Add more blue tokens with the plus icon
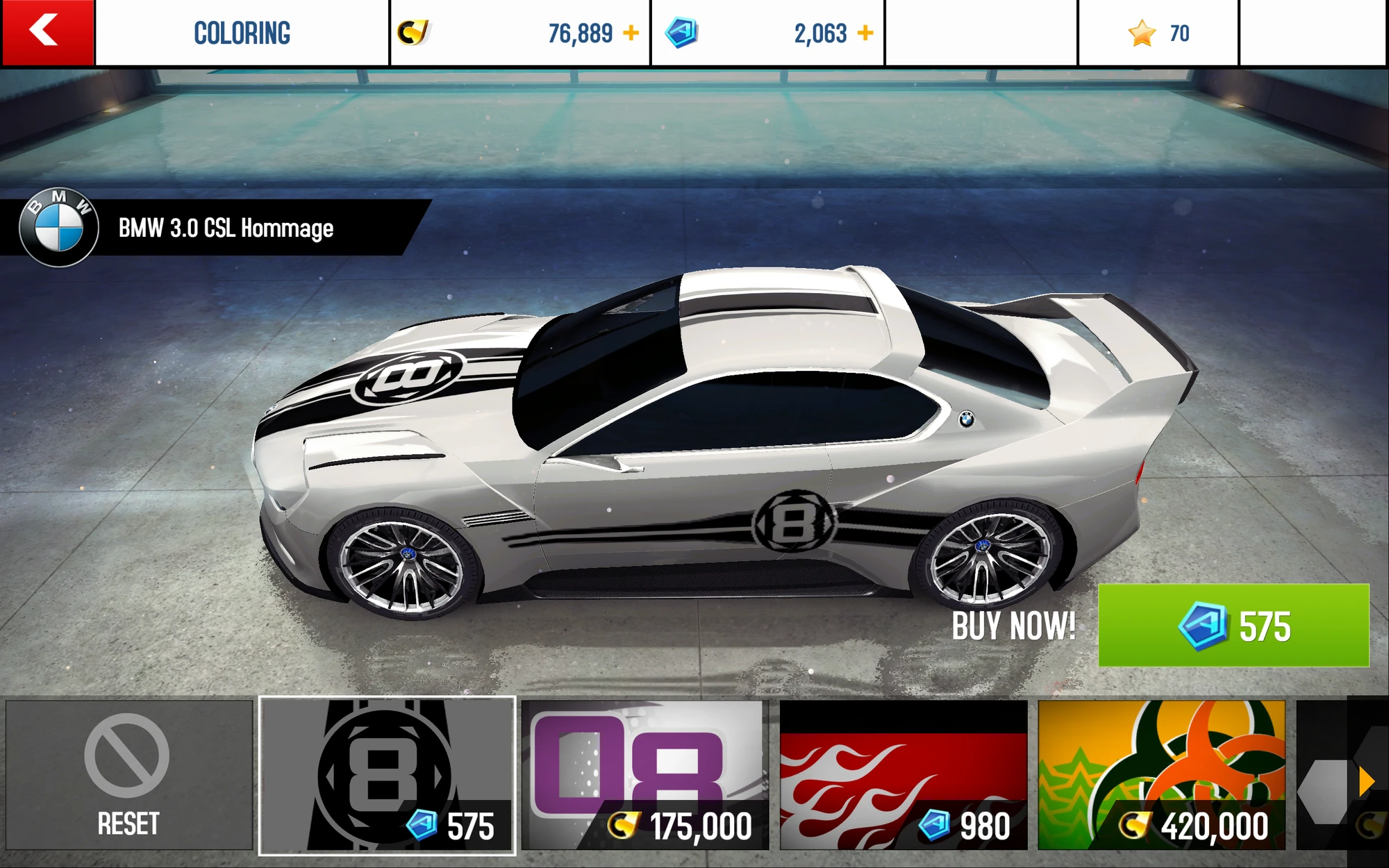Image resolution: width=1389 pixels, height=868 pixels. point(865,33)
